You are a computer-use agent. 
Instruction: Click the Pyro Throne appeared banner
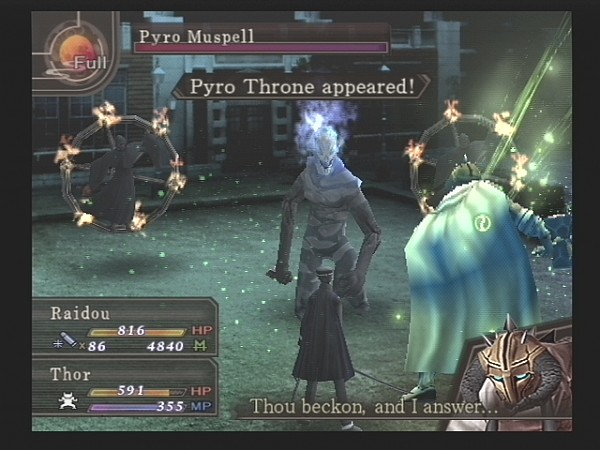click(x=301, y=86)
